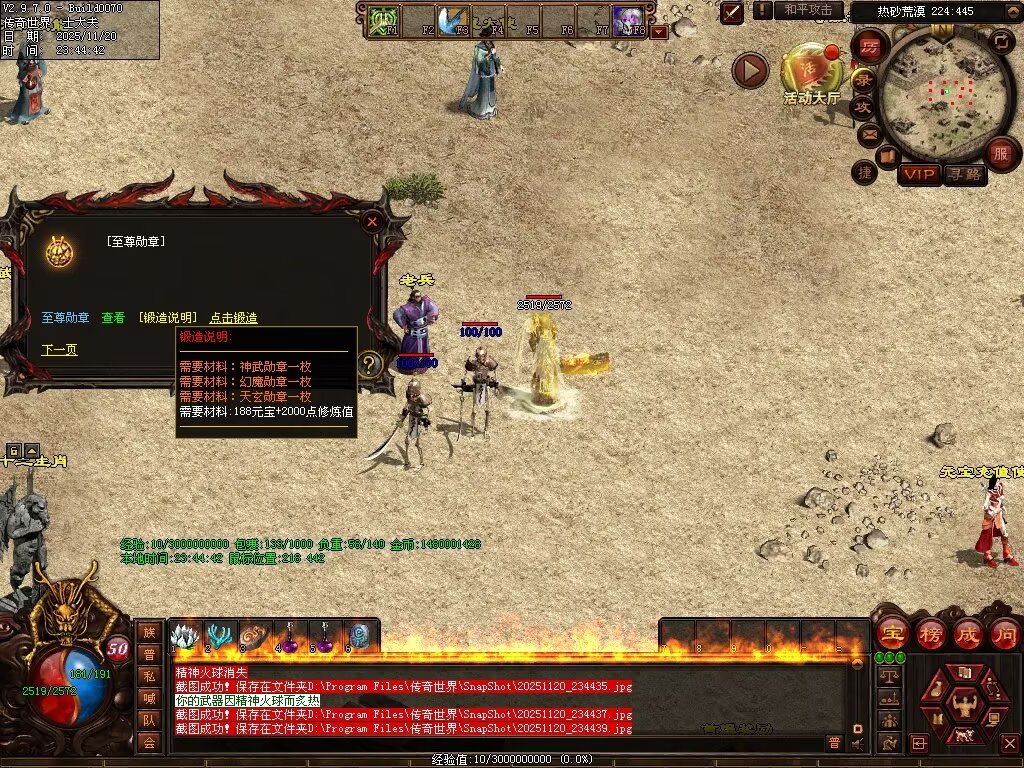This screenshot has height=768, width=1024.
Task: Click the question mark help button
Action: coord(369,364)
